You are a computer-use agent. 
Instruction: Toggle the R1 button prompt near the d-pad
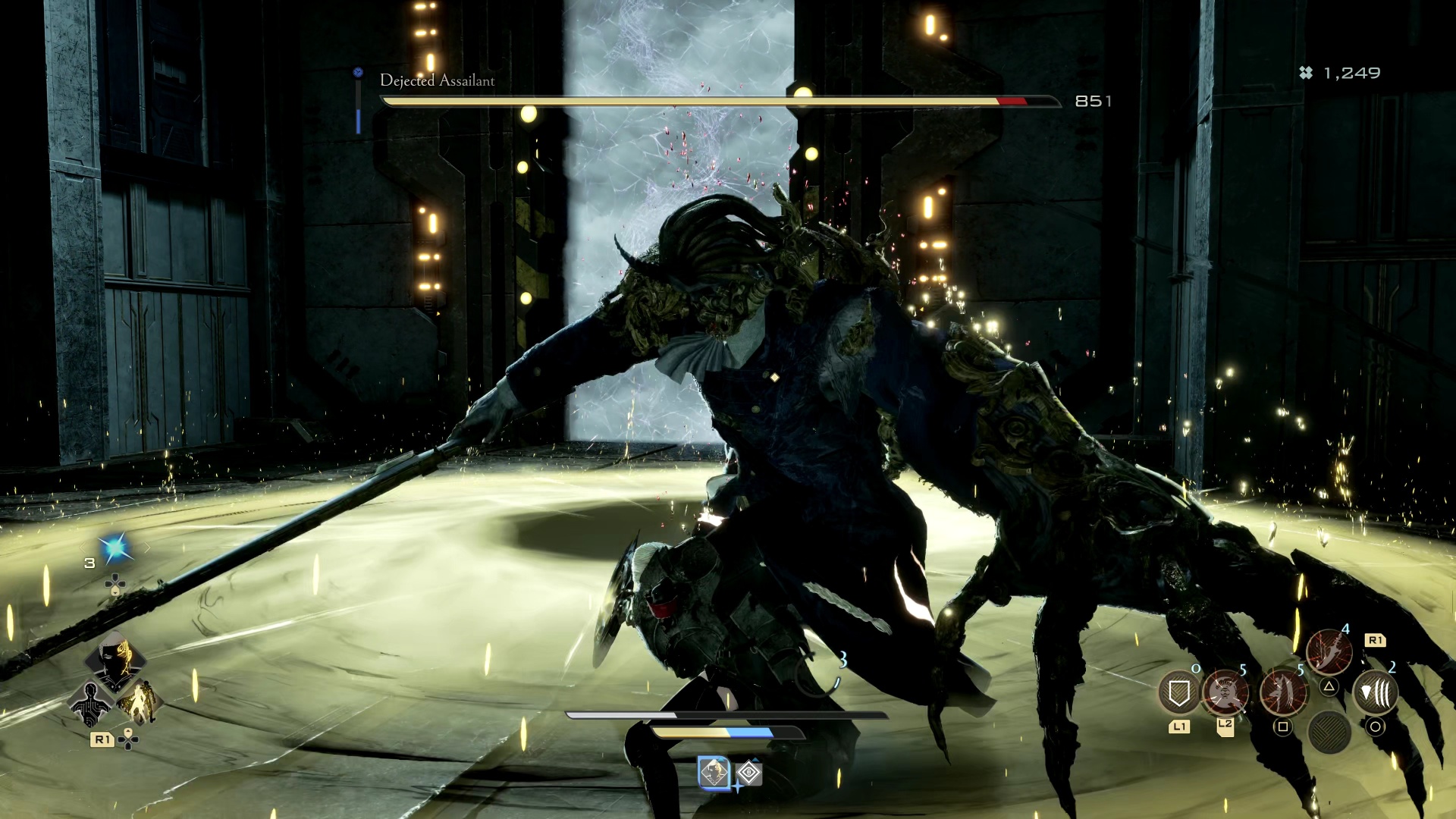point(102,739)
